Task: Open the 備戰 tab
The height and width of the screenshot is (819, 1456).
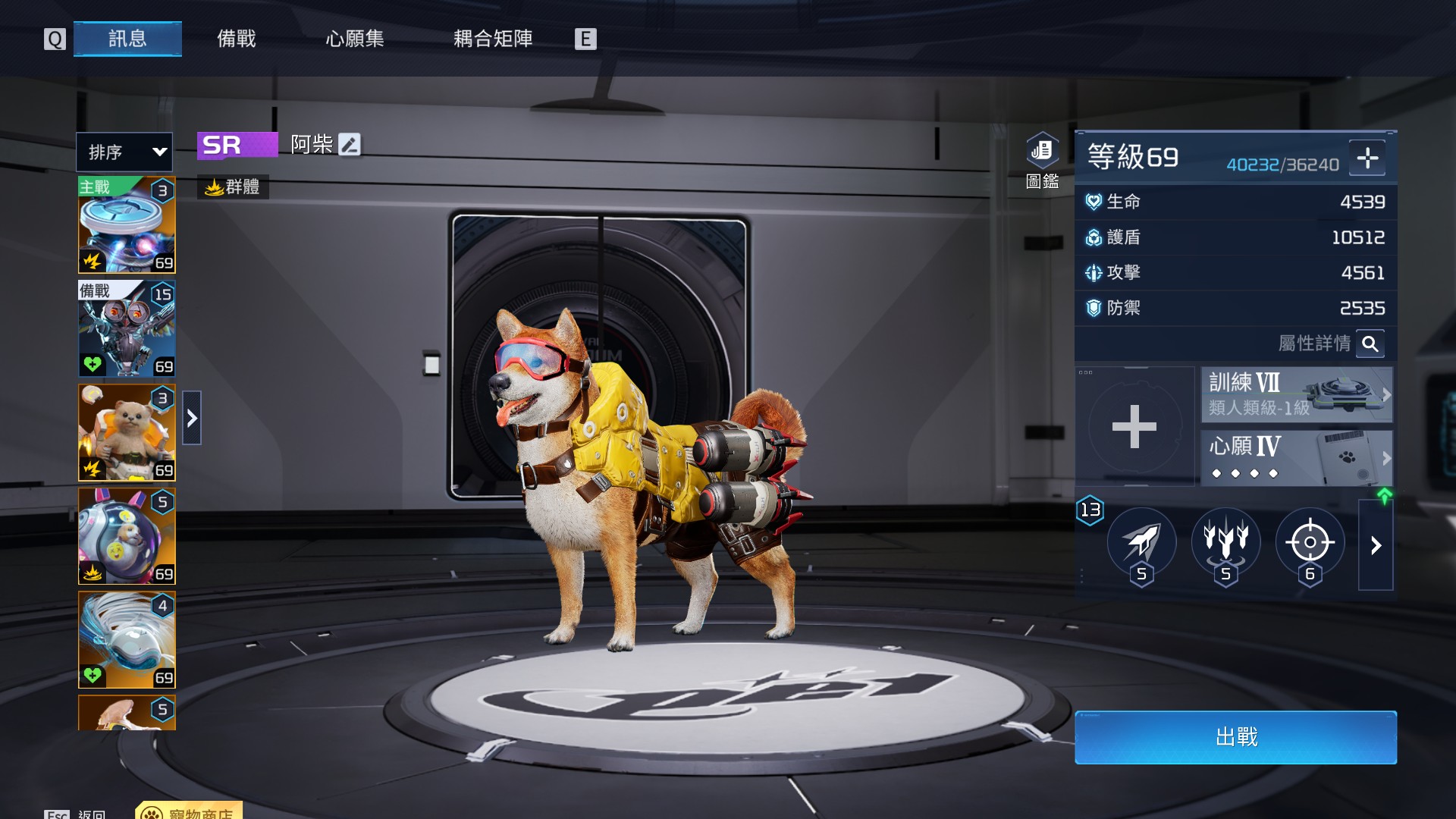Action: 237,39
